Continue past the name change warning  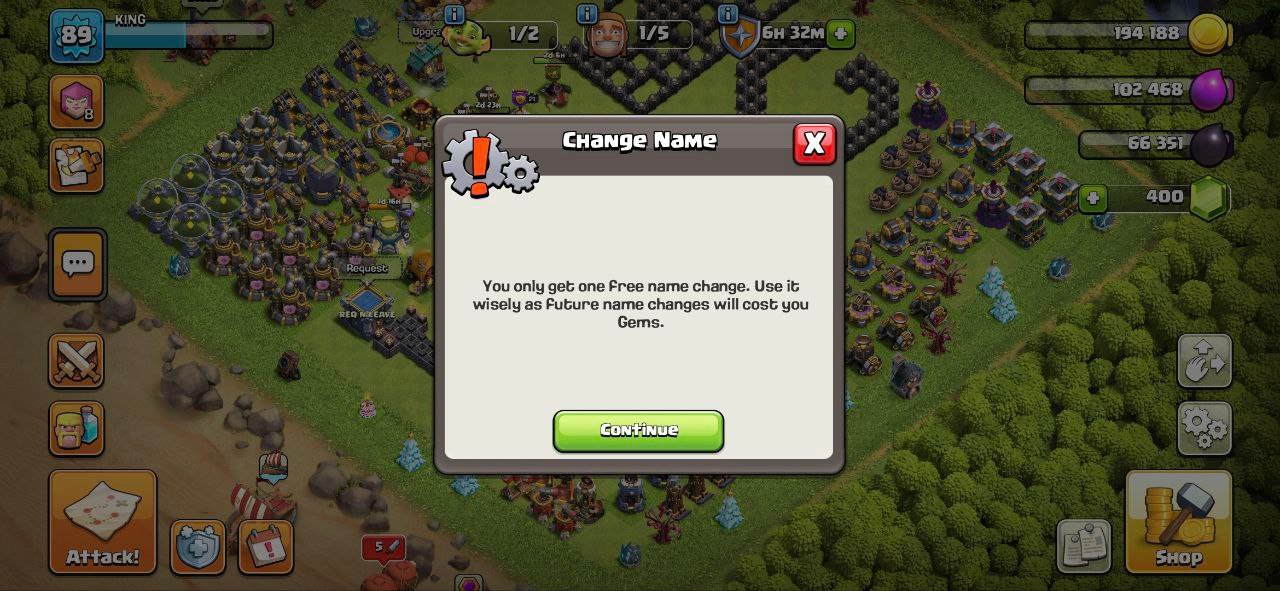pos(638,430)
